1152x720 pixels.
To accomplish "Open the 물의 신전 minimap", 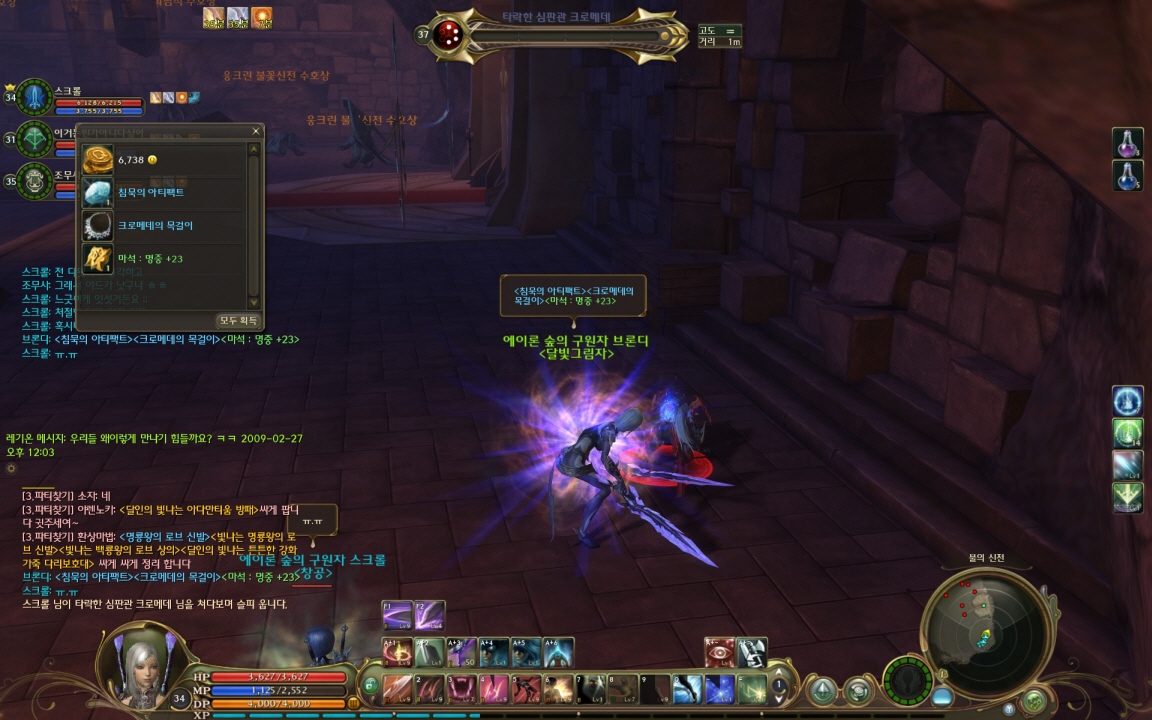I will click(985, 628).
